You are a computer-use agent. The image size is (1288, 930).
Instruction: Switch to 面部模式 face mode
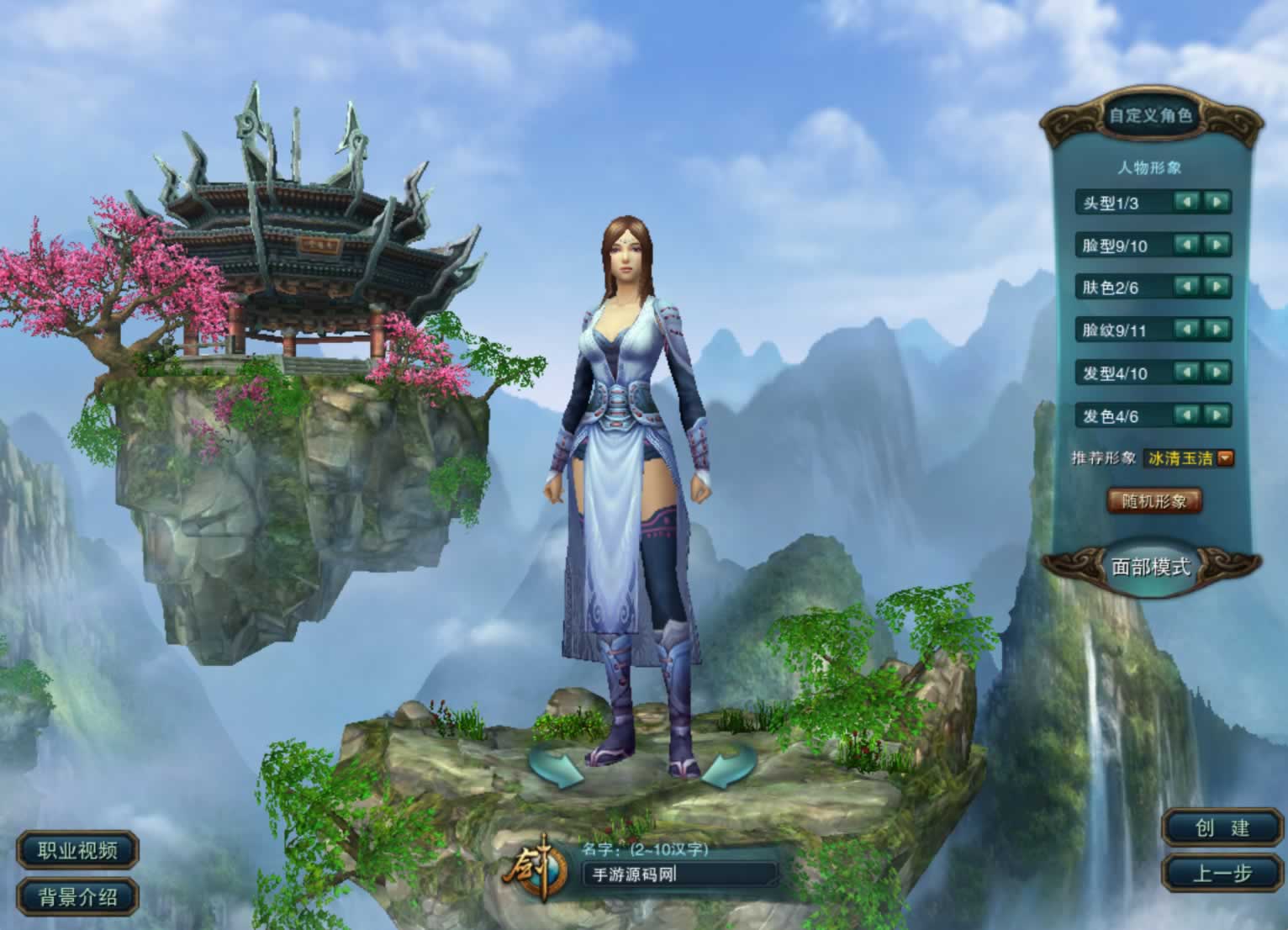(1151, 567)
